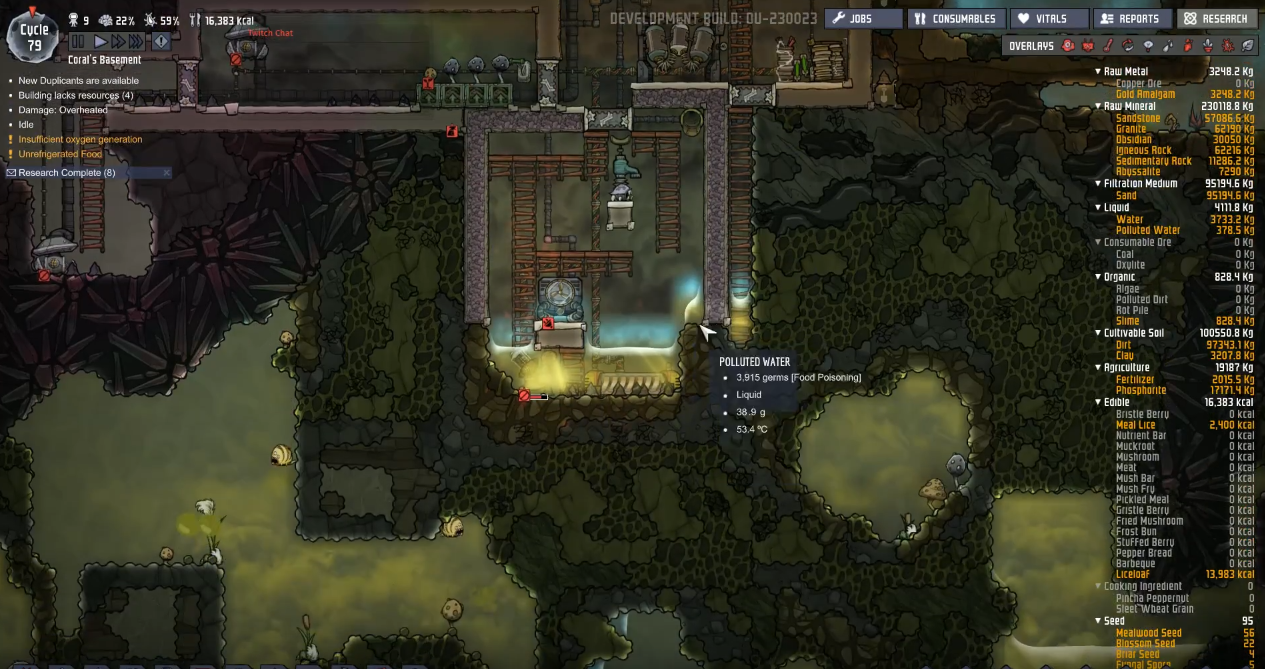Click the New Duplicants are available notification
Image resolution: width=1265 pixels, height=669 pixels.
[78, 81]
